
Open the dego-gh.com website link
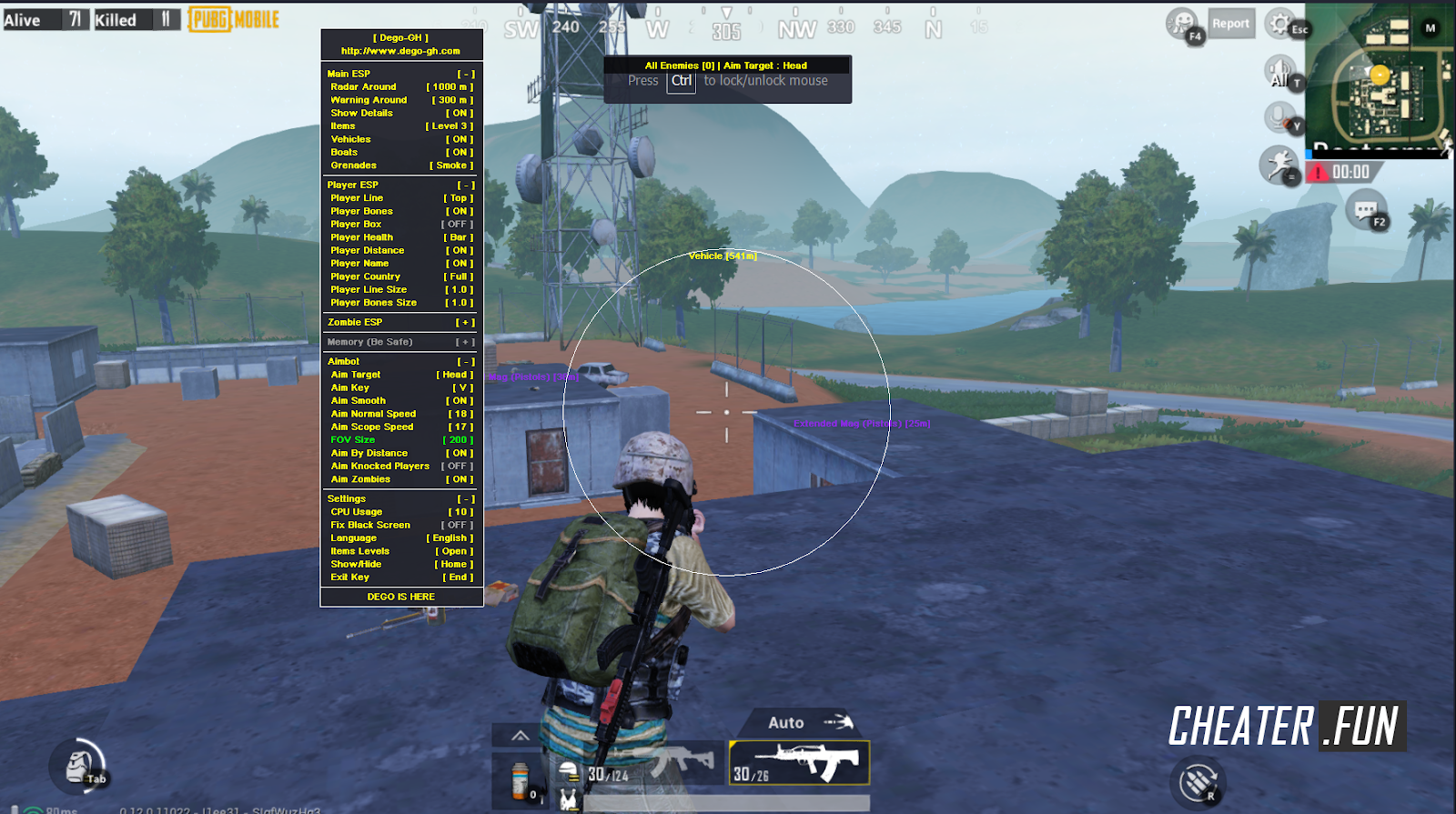[x=400, y=50]
